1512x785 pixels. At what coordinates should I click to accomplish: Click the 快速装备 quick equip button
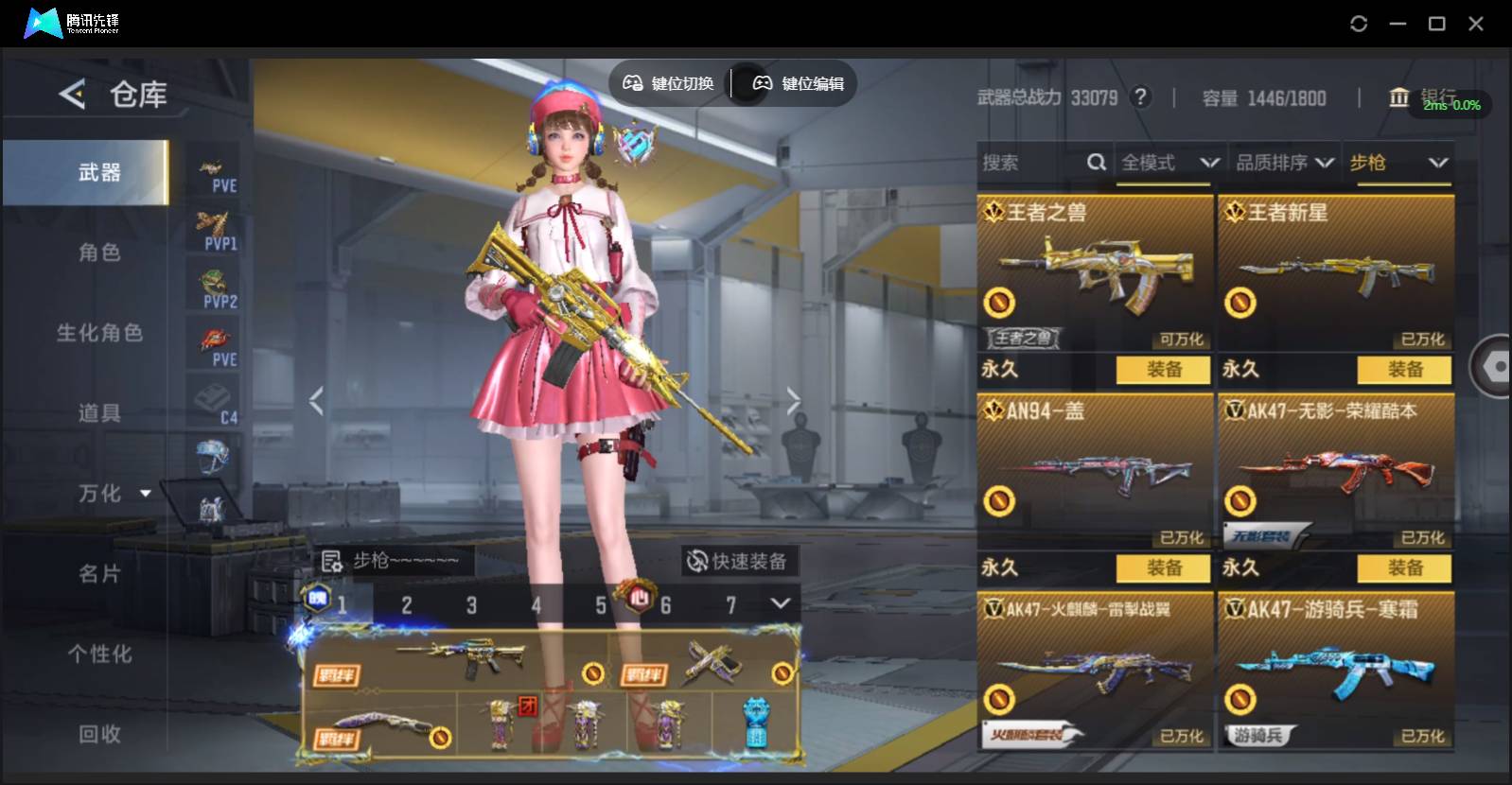(x=738, y=562)
